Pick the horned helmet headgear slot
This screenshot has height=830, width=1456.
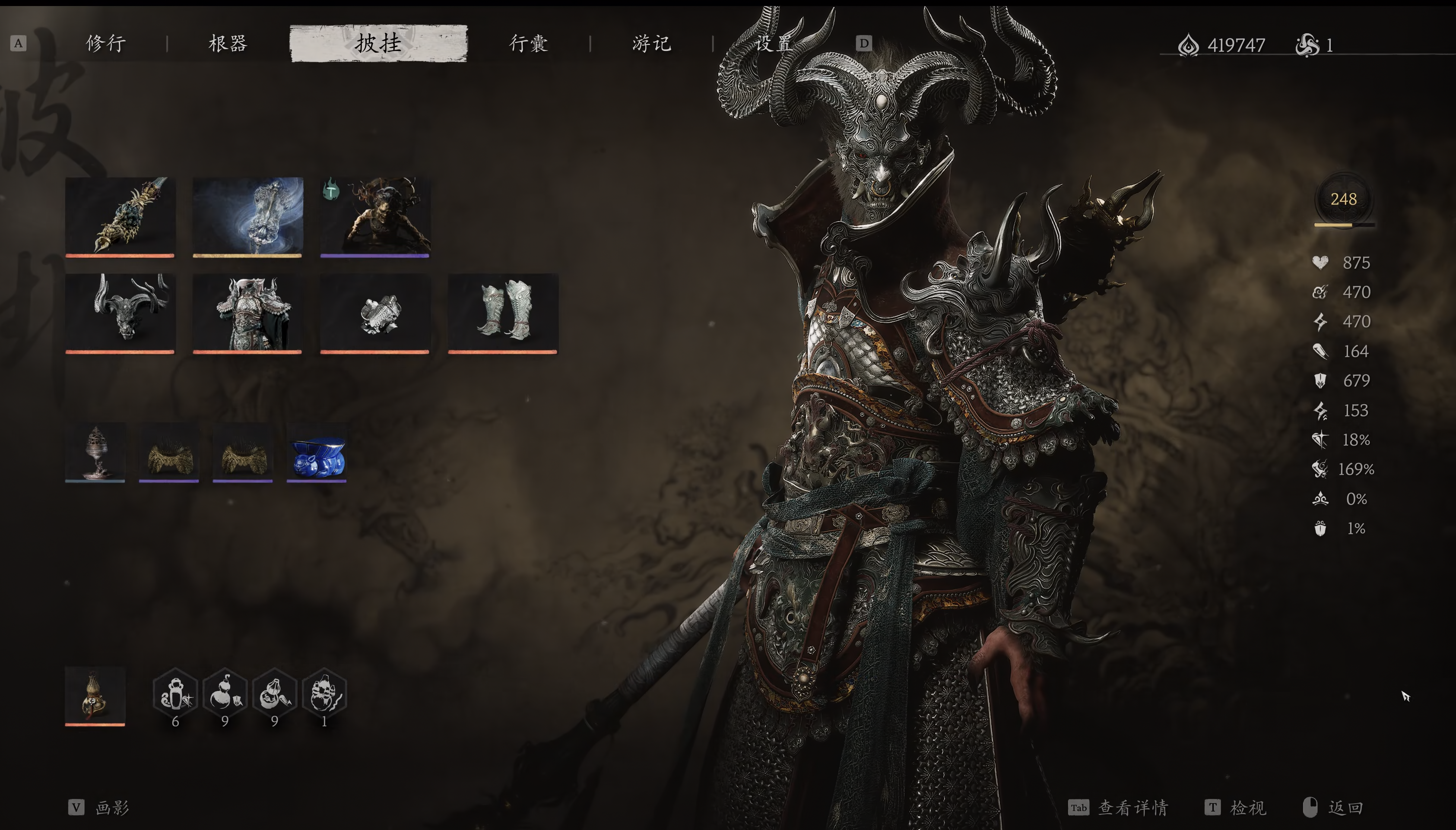coord(120,312)
